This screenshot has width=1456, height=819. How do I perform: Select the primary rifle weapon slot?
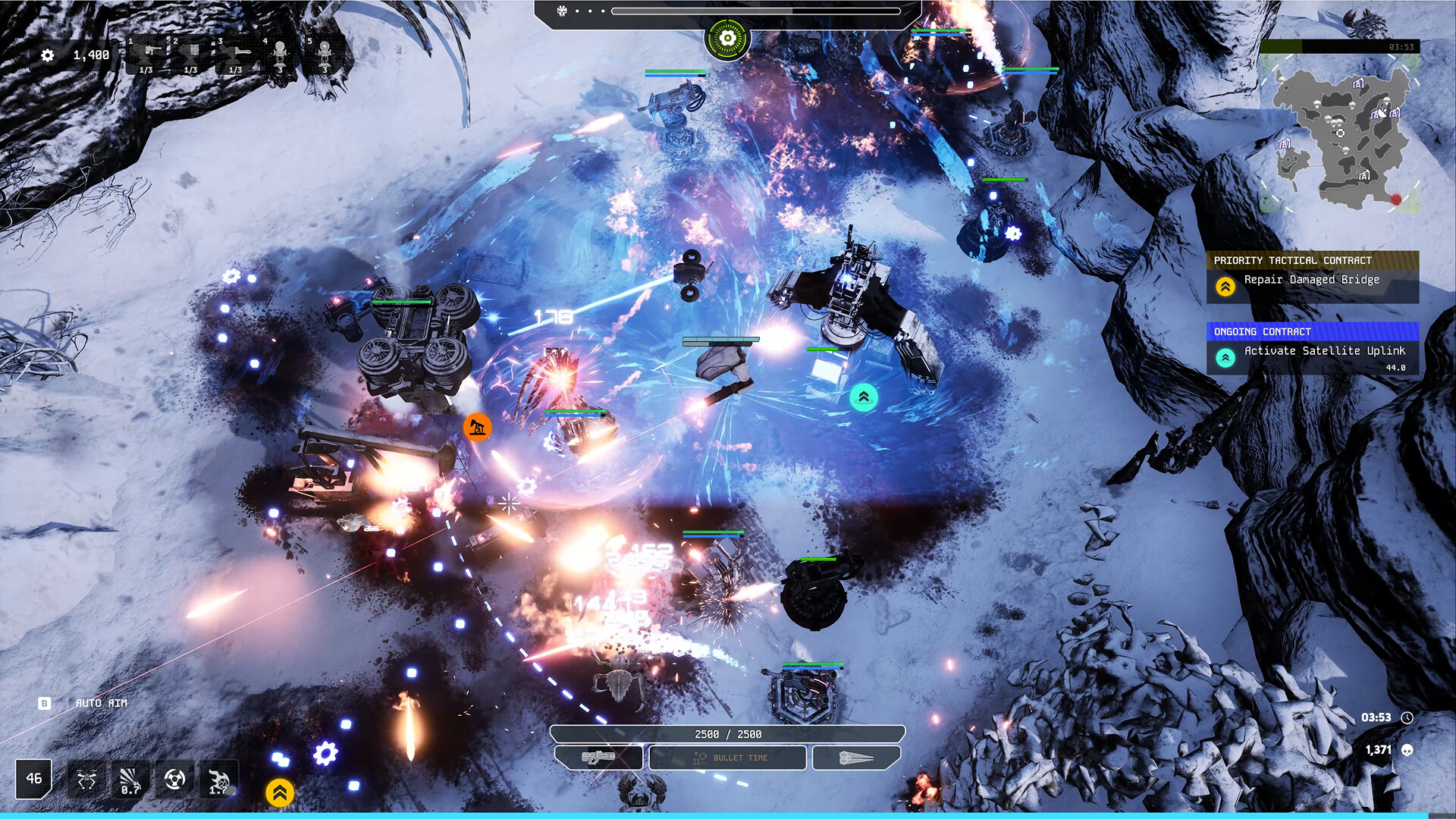pyautogui.click(x=599, y=758)
